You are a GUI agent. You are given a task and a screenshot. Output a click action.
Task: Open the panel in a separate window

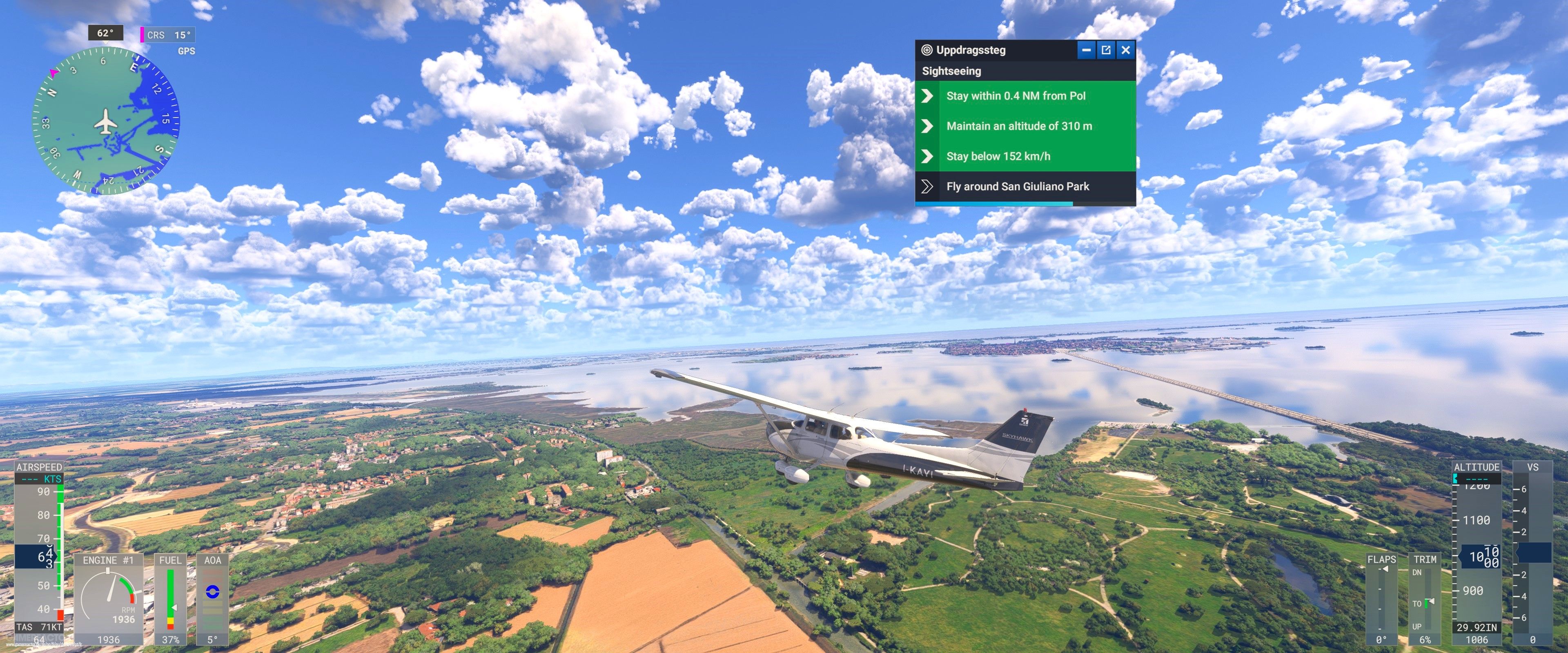1106,50
